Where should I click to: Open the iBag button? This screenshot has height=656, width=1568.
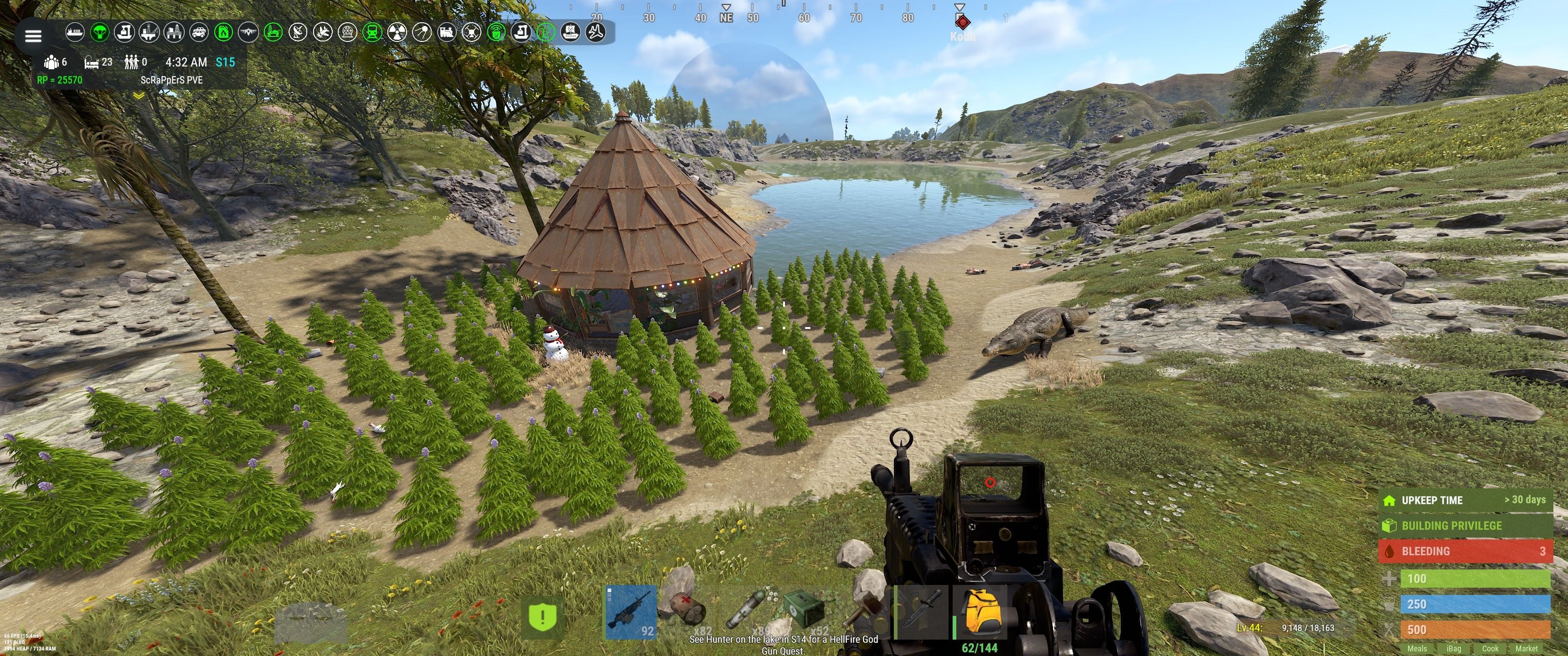pyautogui.click(x=1454, y=649)
